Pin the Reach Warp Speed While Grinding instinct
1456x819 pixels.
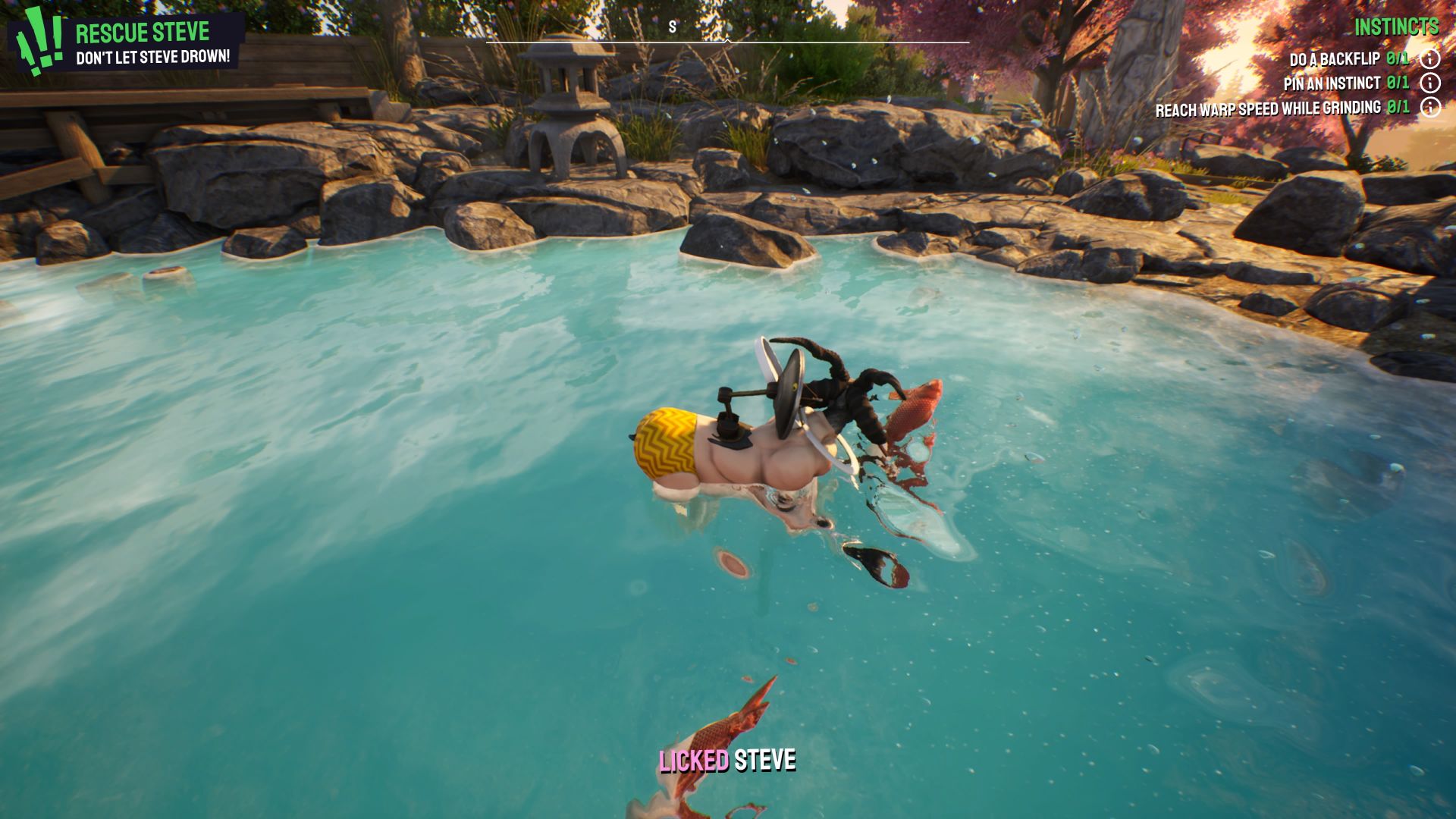pyautogui.click(x=1267, y=108)
